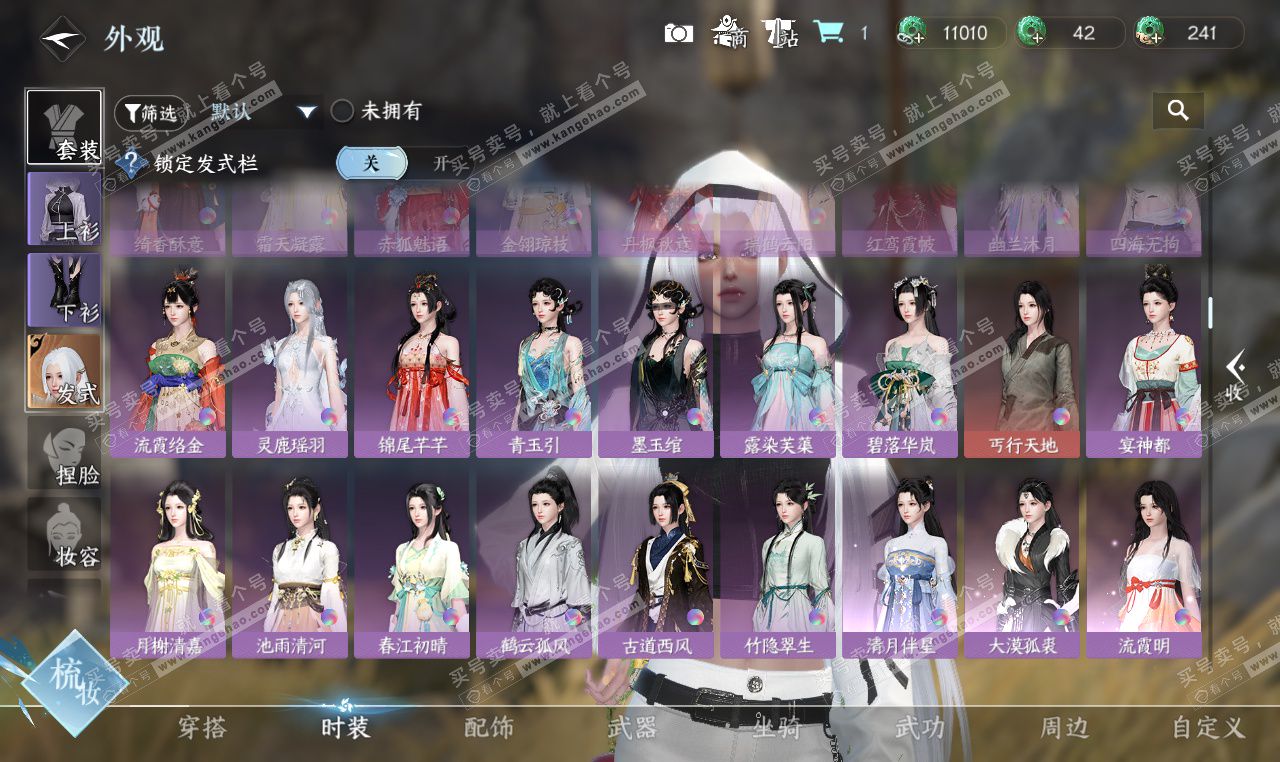
Task: Switch to the 上衫 category
Action: (x=64, y=208)
